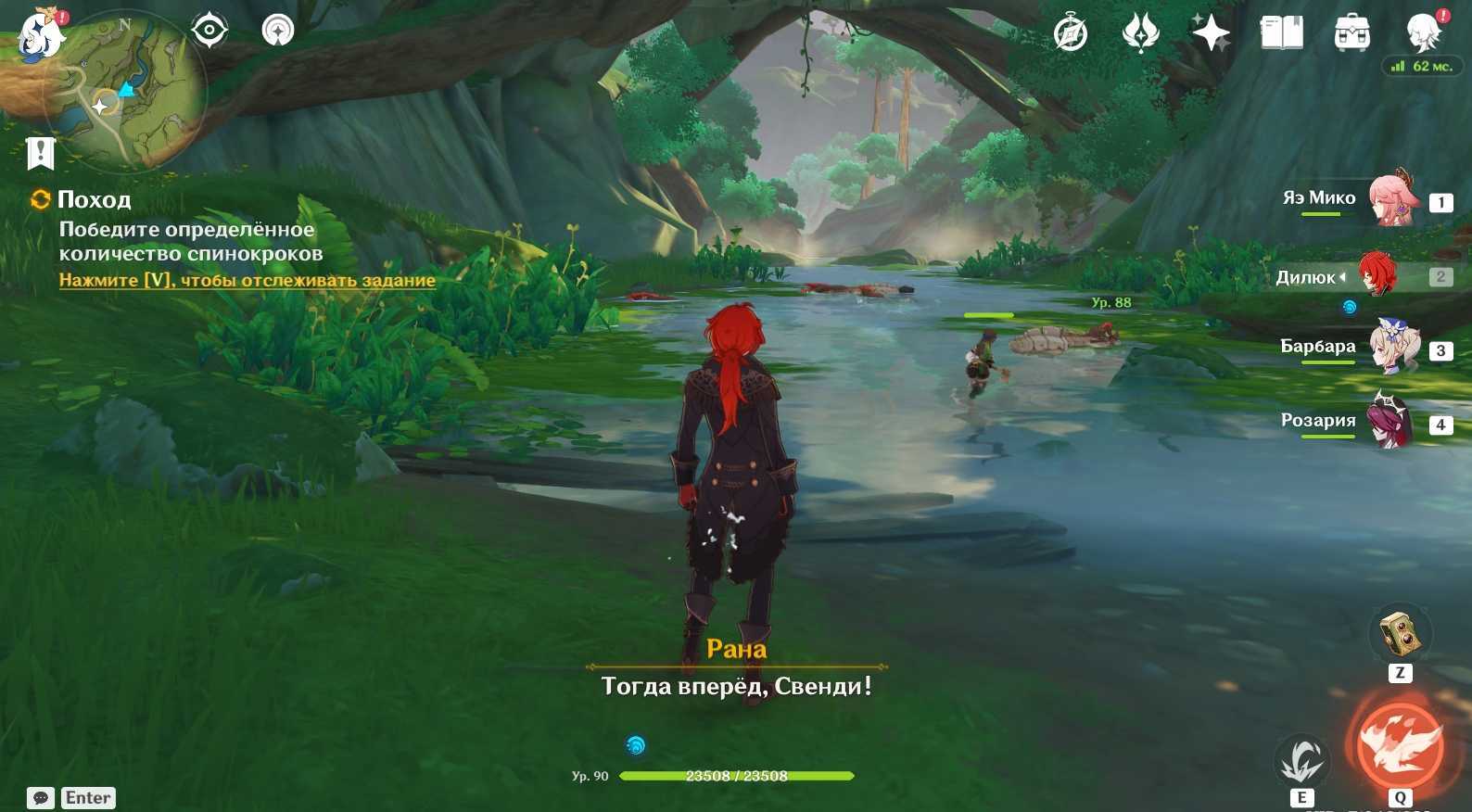Switch to Яэ Мико

point(1393,198)
